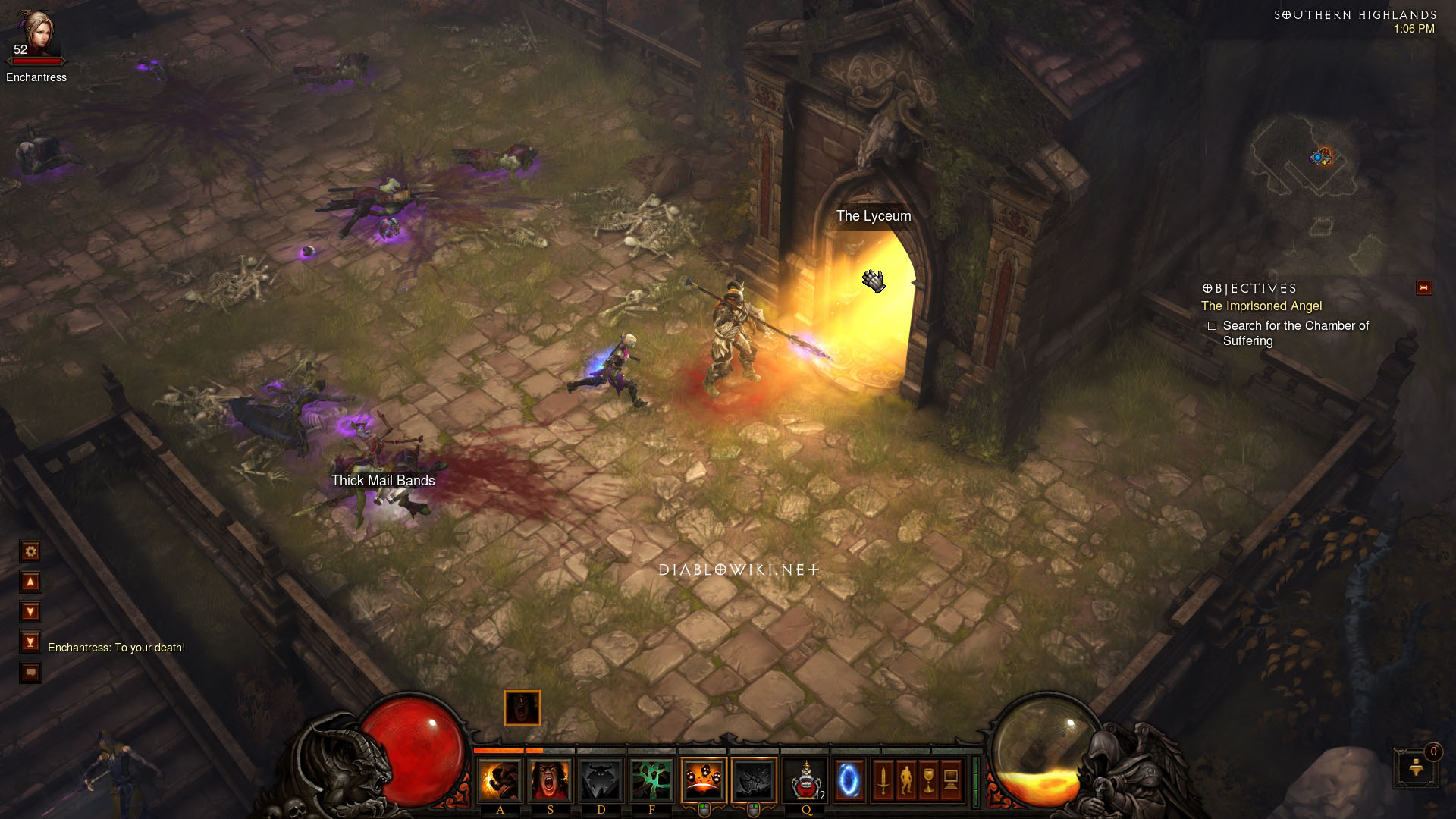
Task: Select the greyed axe mouse skill slot
Action: pos(754,780)
